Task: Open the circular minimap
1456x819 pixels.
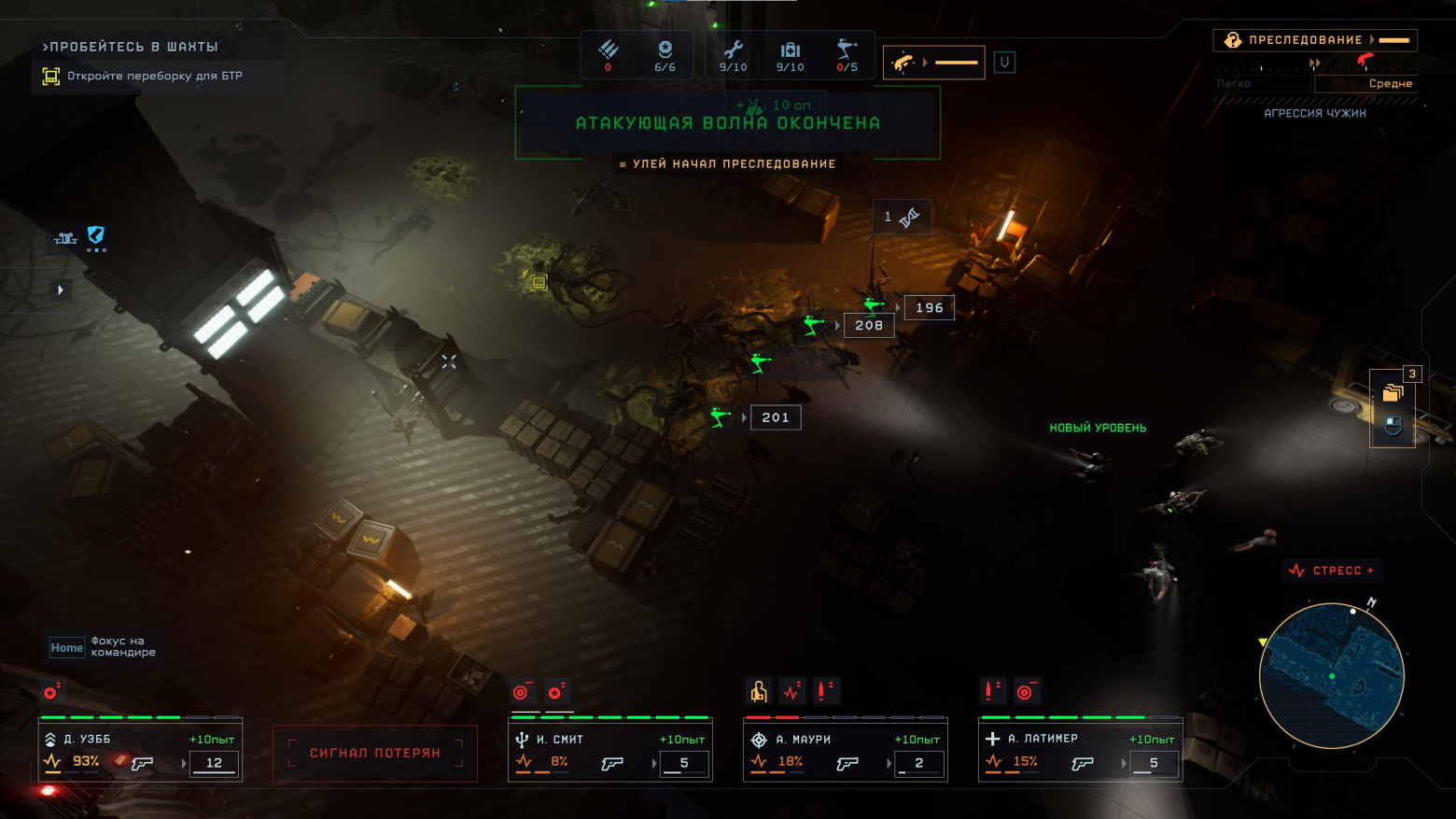Action: 1331,675
